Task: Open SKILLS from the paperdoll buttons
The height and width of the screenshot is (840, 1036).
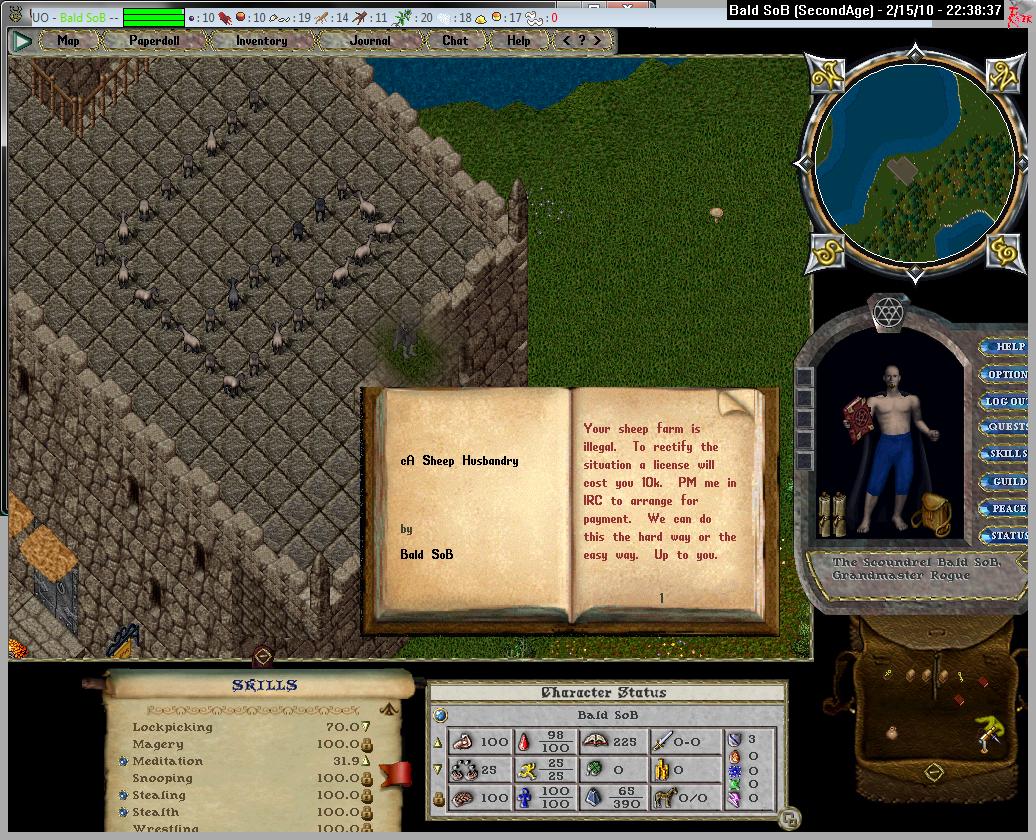Action: tap(1007, 454)
